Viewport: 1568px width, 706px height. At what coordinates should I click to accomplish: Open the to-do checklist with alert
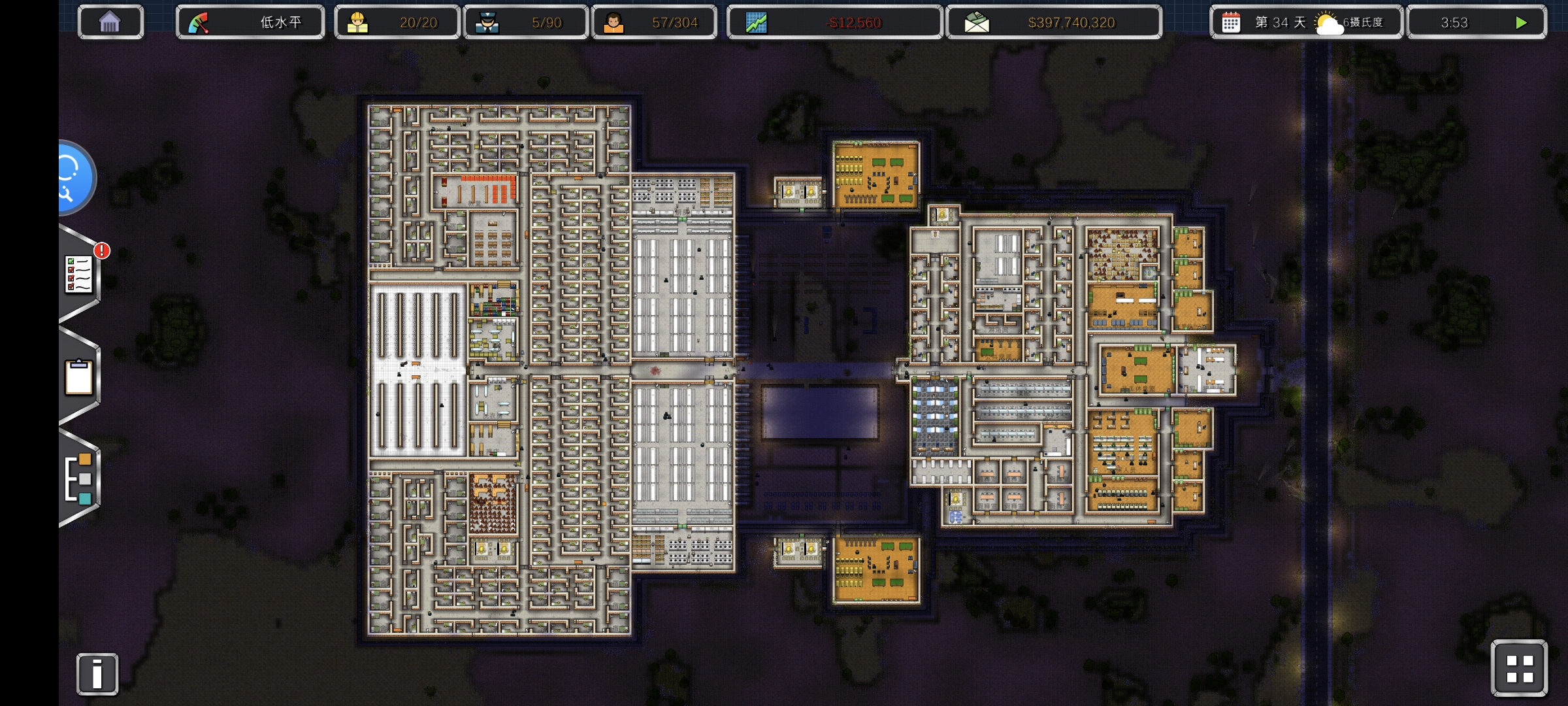[x=79, y=275]
